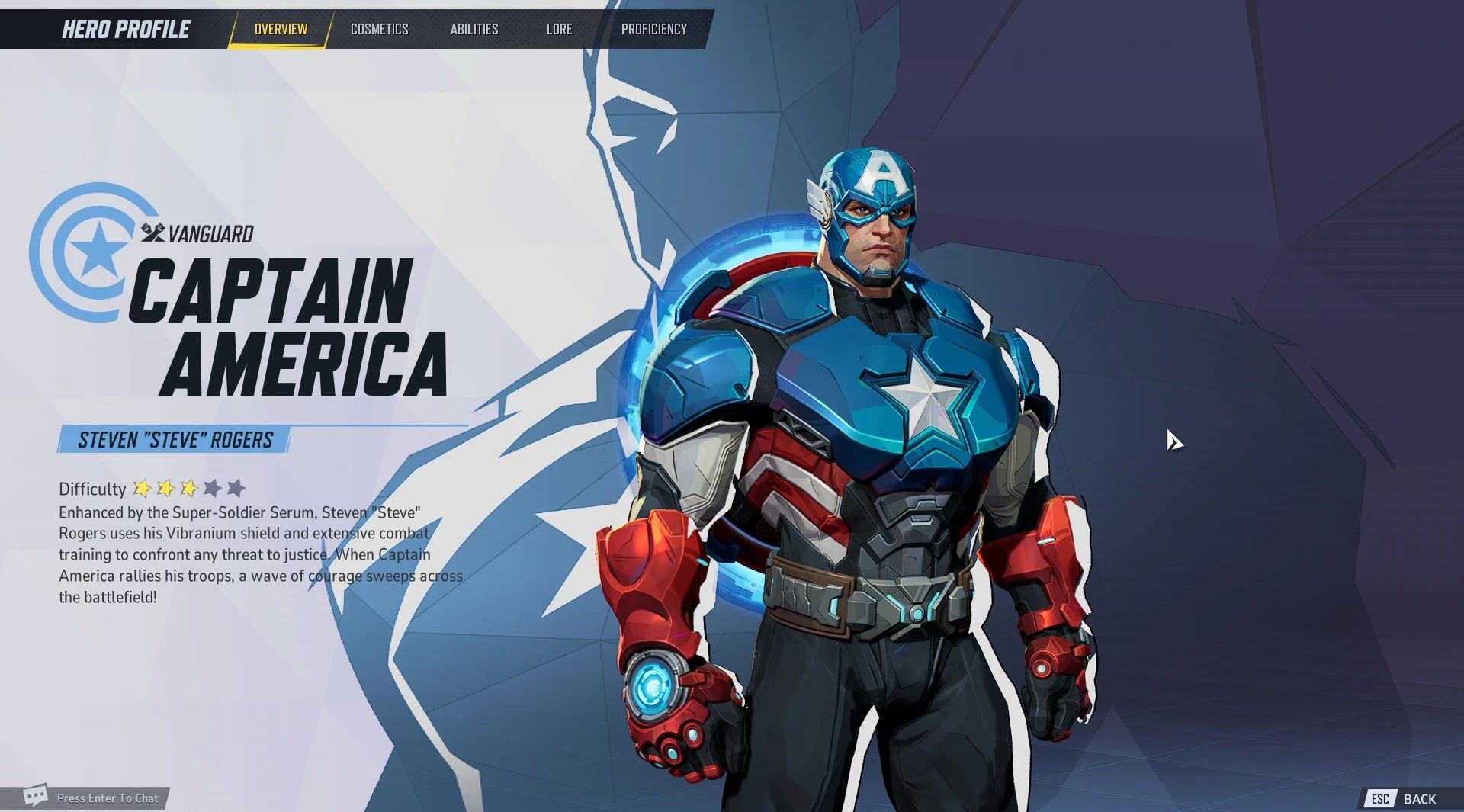Click the first gold difficulty star
The image size is (1464, 812).
click(x=142, y=489)
